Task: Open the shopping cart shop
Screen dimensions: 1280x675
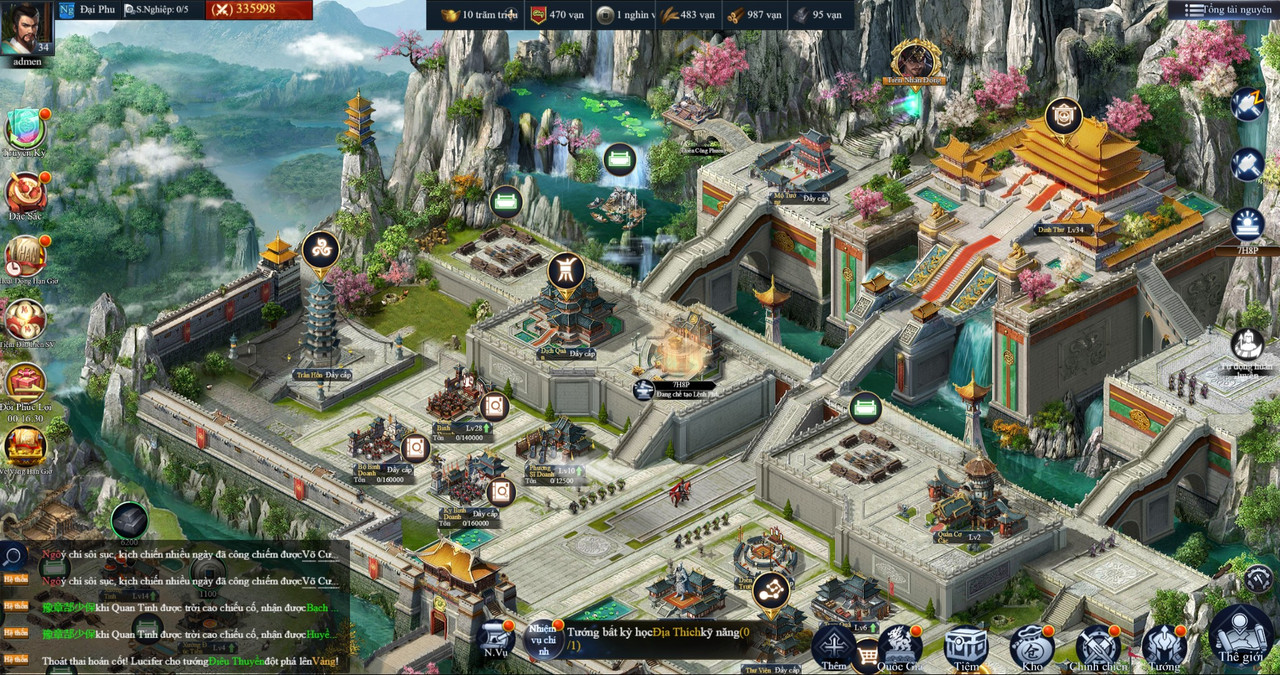Action: coord(867,655)
